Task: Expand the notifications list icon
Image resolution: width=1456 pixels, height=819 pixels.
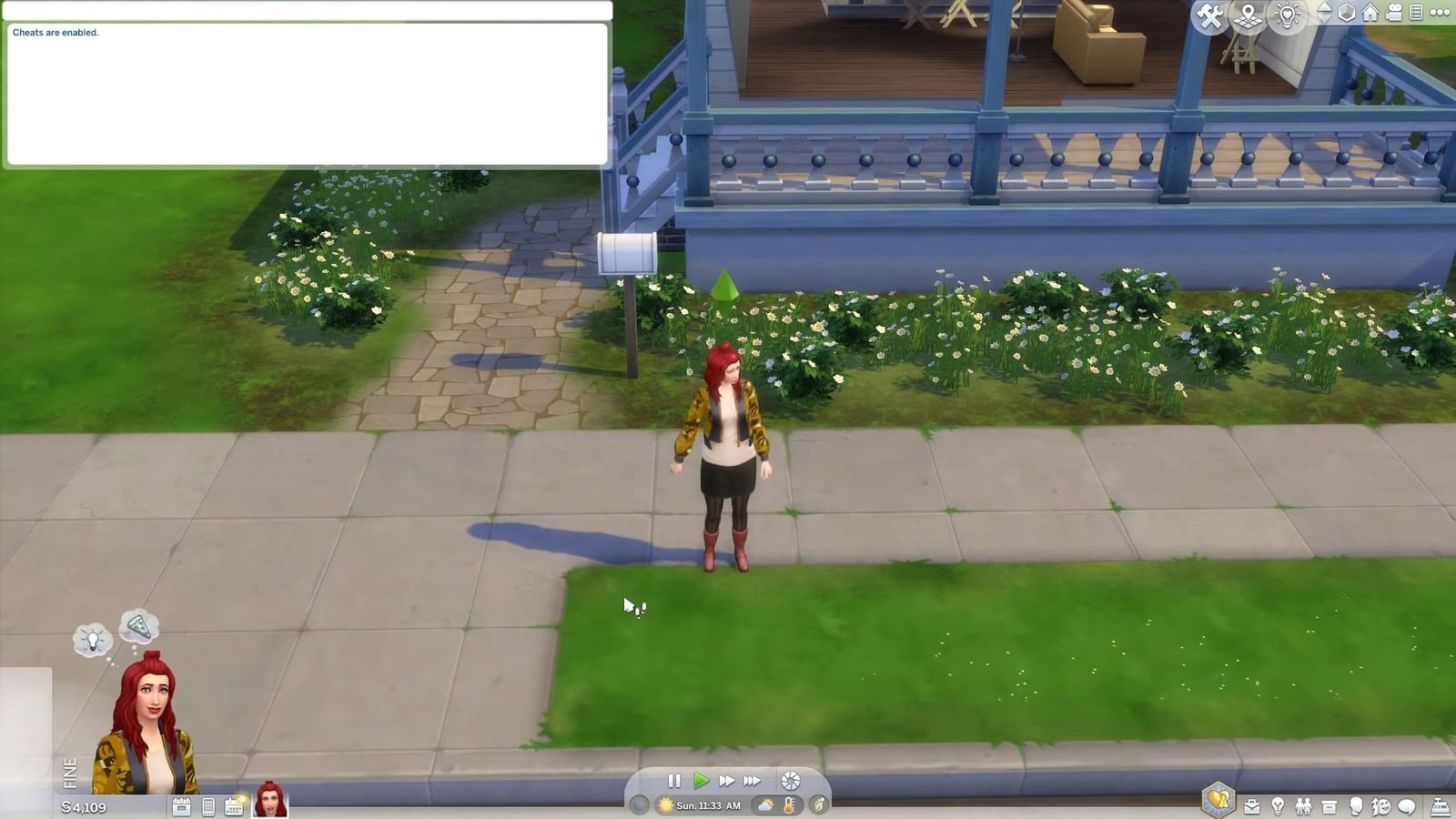Action: point(1416,13)
